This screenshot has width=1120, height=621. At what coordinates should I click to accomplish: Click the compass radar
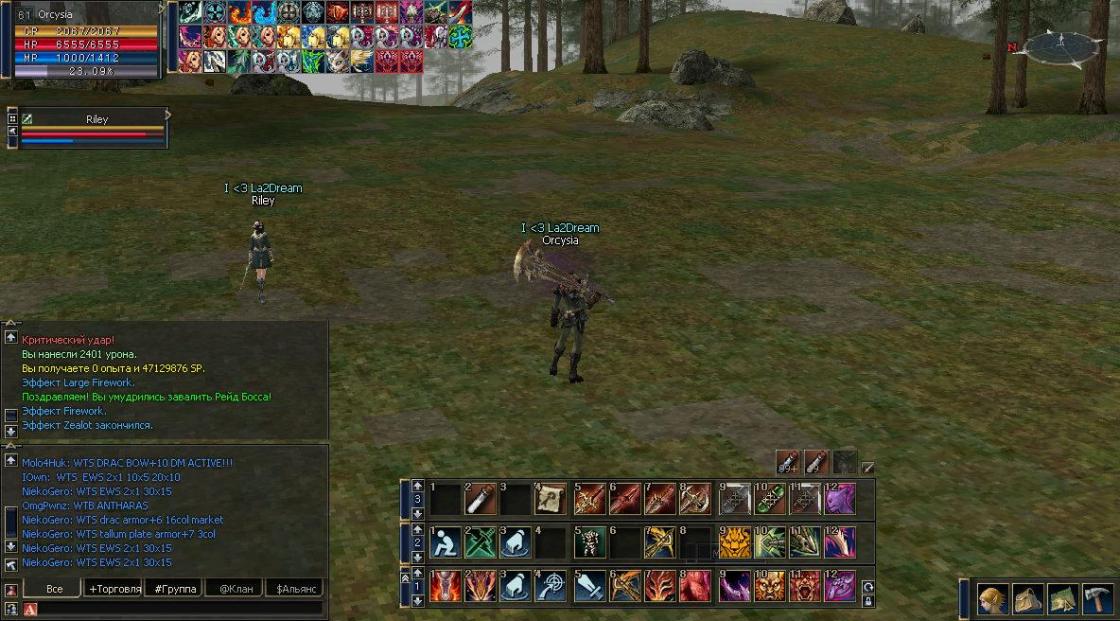click(x=1061, y=47)
